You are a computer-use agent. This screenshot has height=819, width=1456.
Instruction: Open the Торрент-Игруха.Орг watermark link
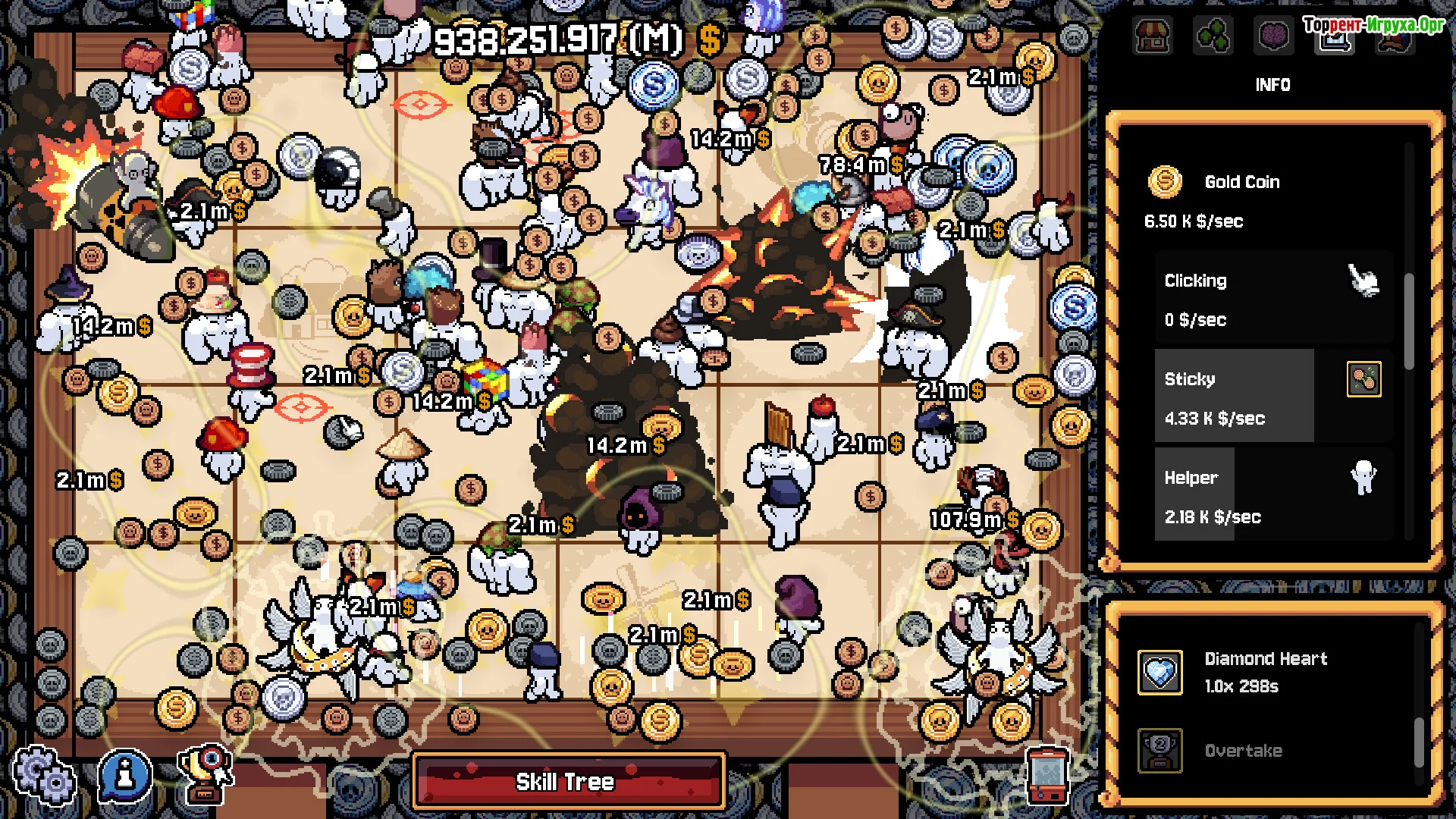[1373, 25]
